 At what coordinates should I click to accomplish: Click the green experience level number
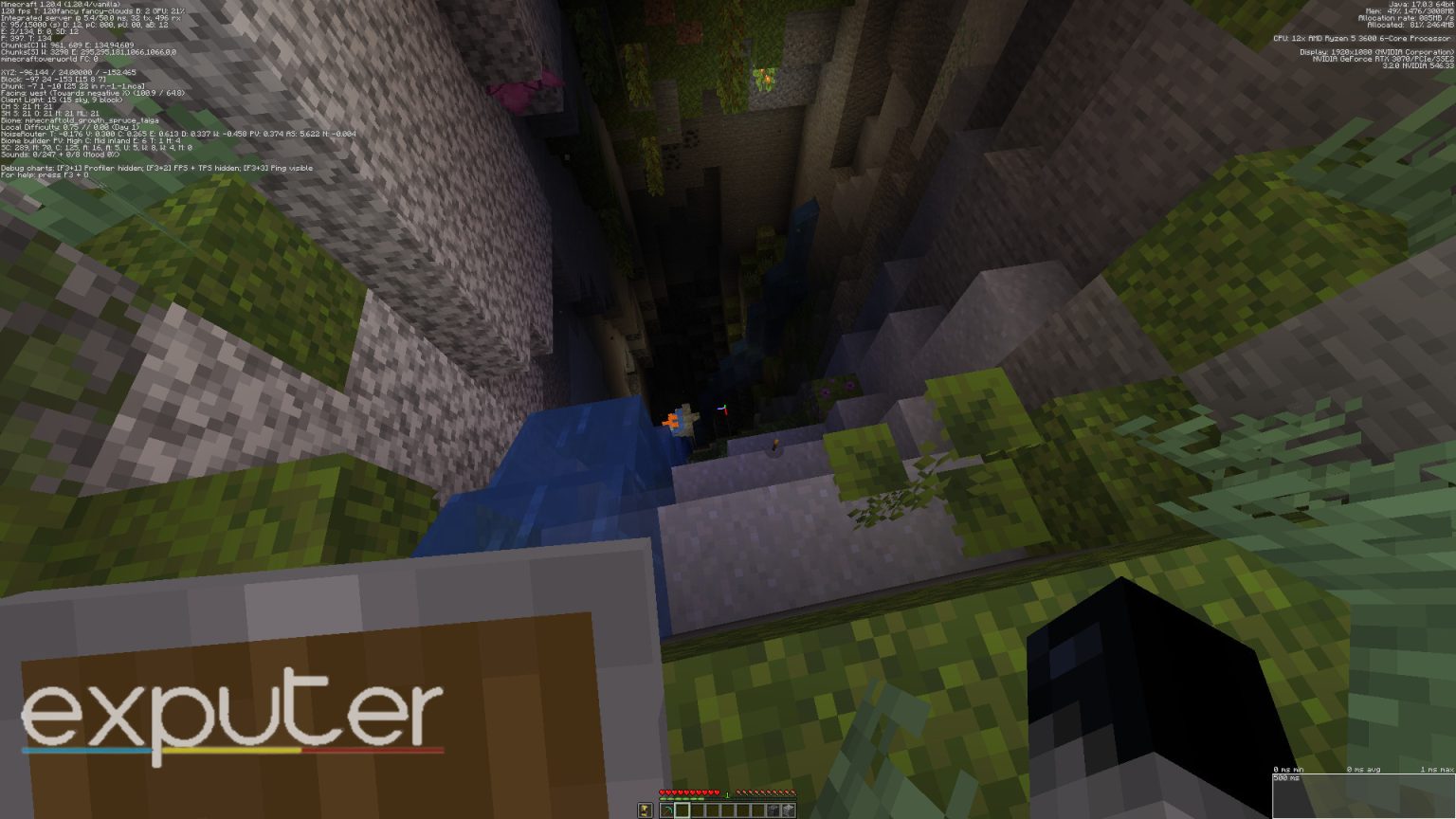pyautogui.click(x=727, y=794)
